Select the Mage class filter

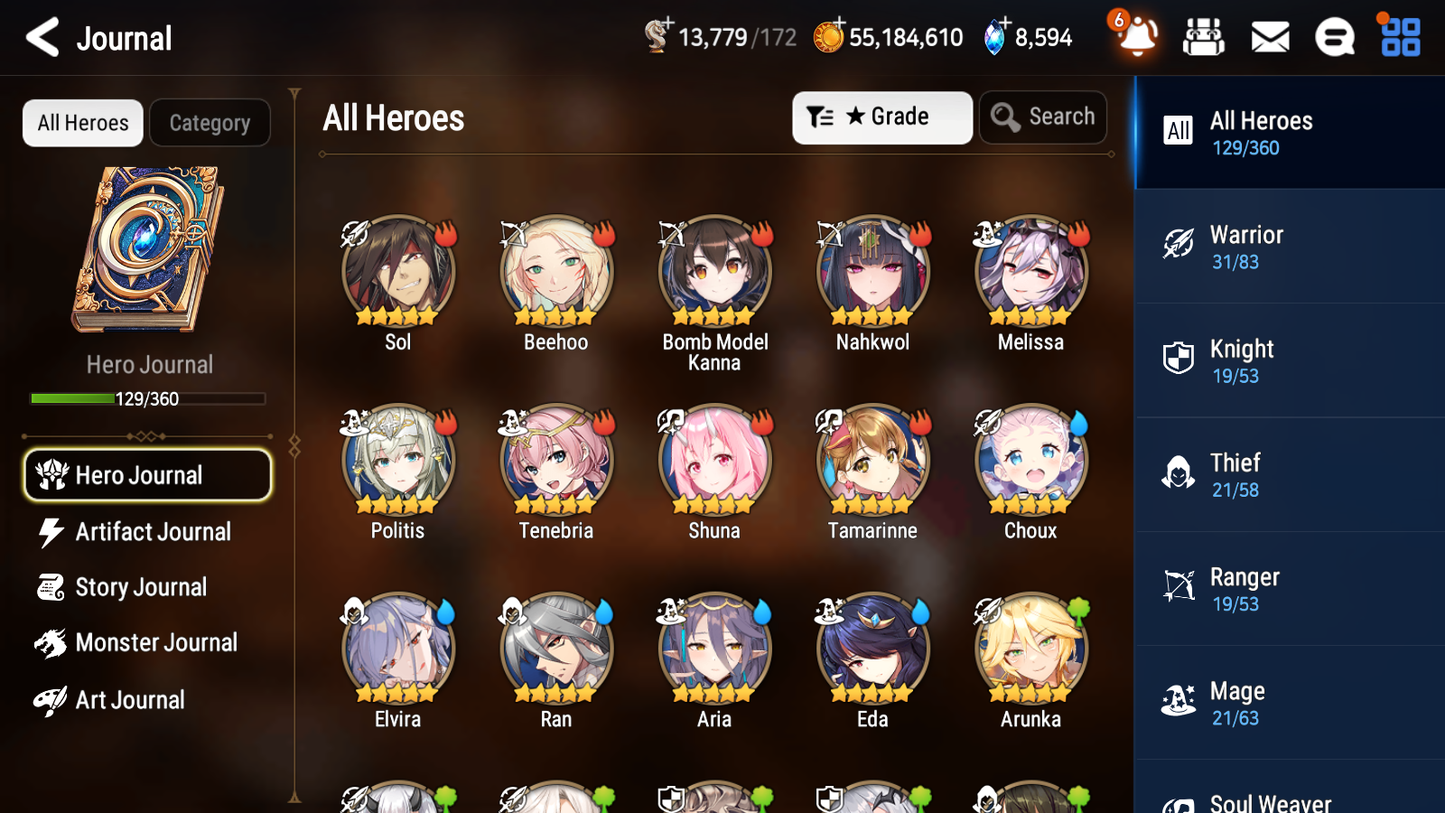pos(1289,702)
